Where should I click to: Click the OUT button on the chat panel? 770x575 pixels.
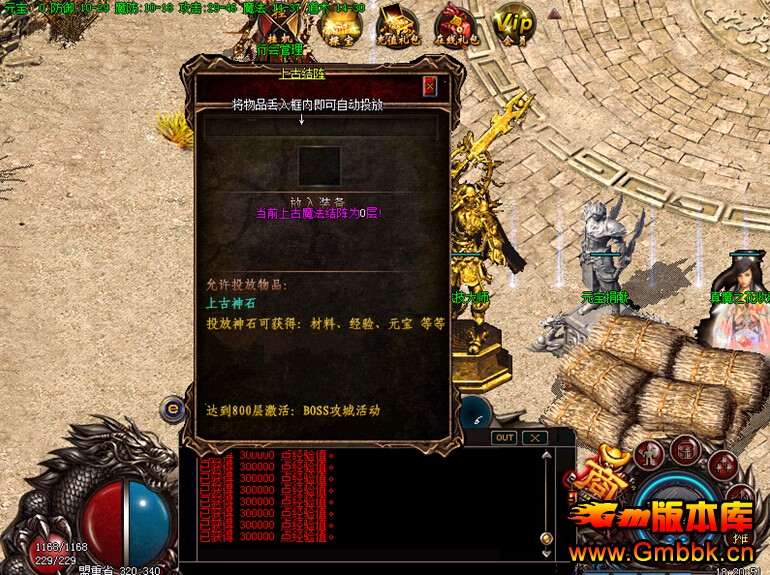[x=505, y=438]
